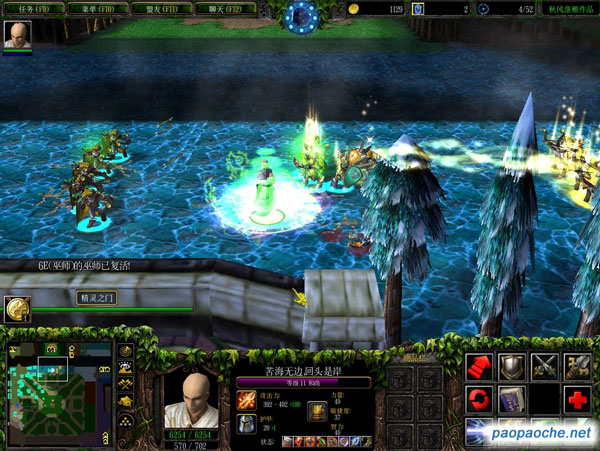Activate the Patrol command icon
The width and height of the screenshot is (600, 451).
577,366
